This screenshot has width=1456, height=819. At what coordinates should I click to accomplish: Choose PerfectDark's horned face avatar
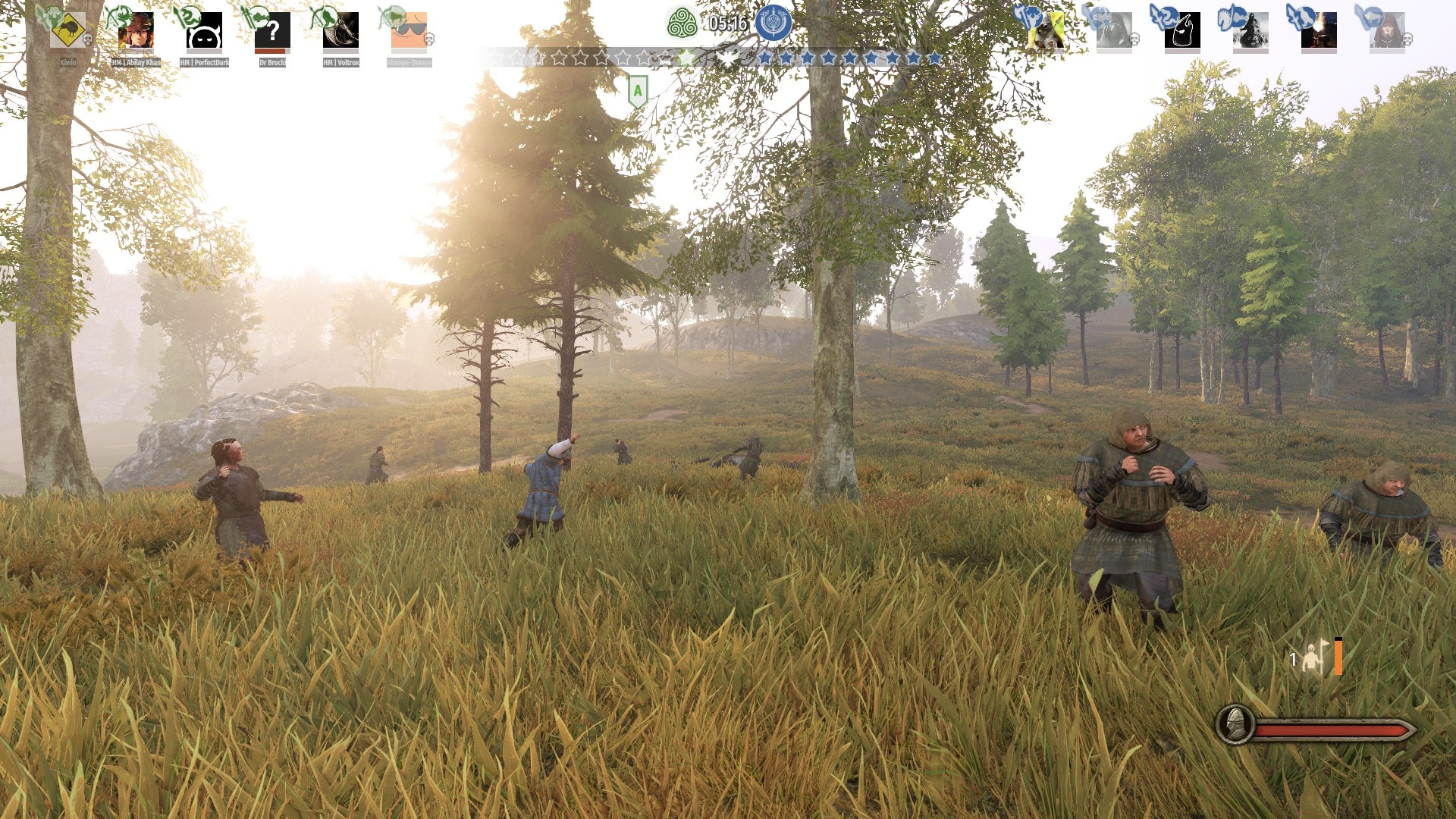click(204, 30)
